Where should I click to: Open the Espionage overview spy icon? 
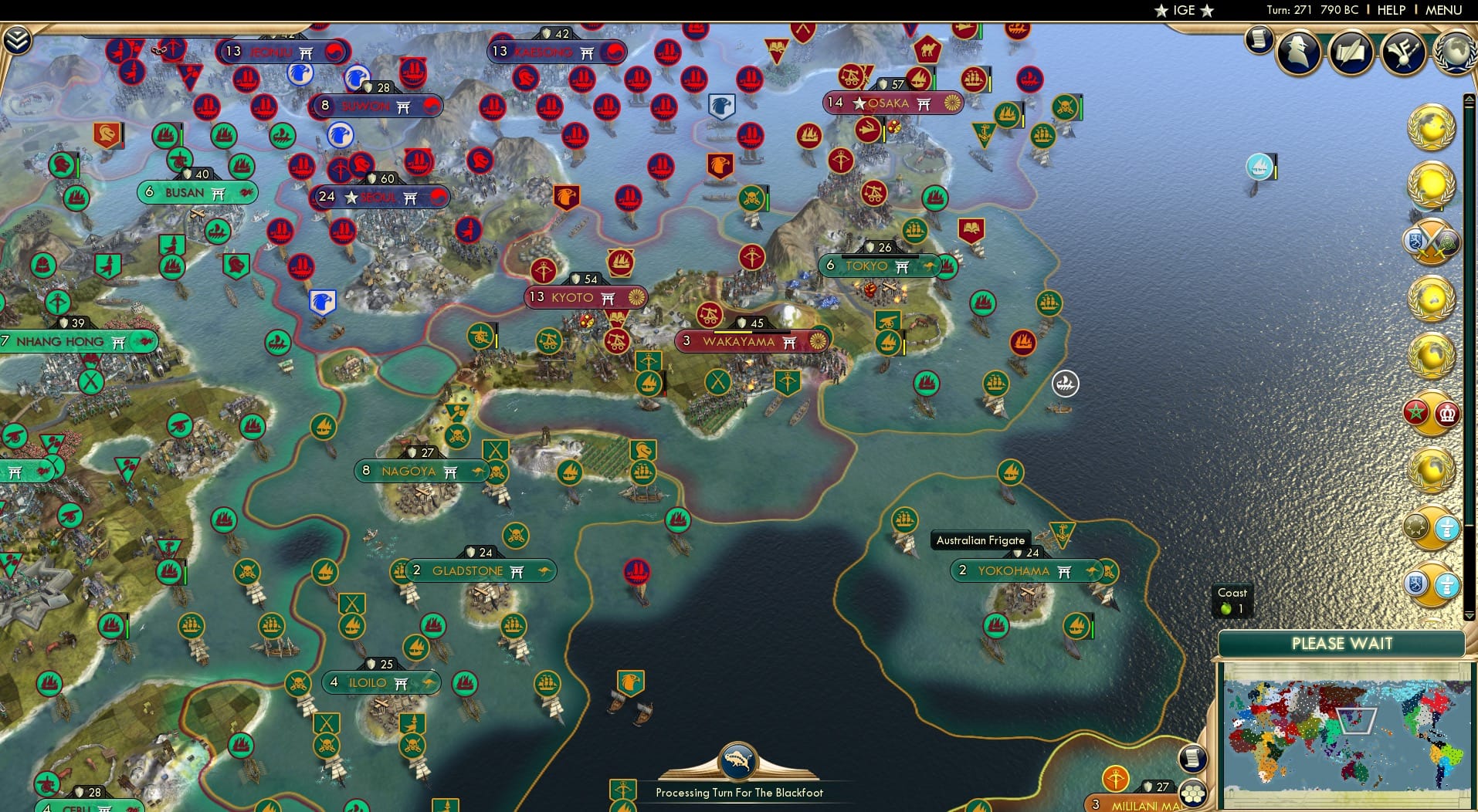click(1300, 52)
